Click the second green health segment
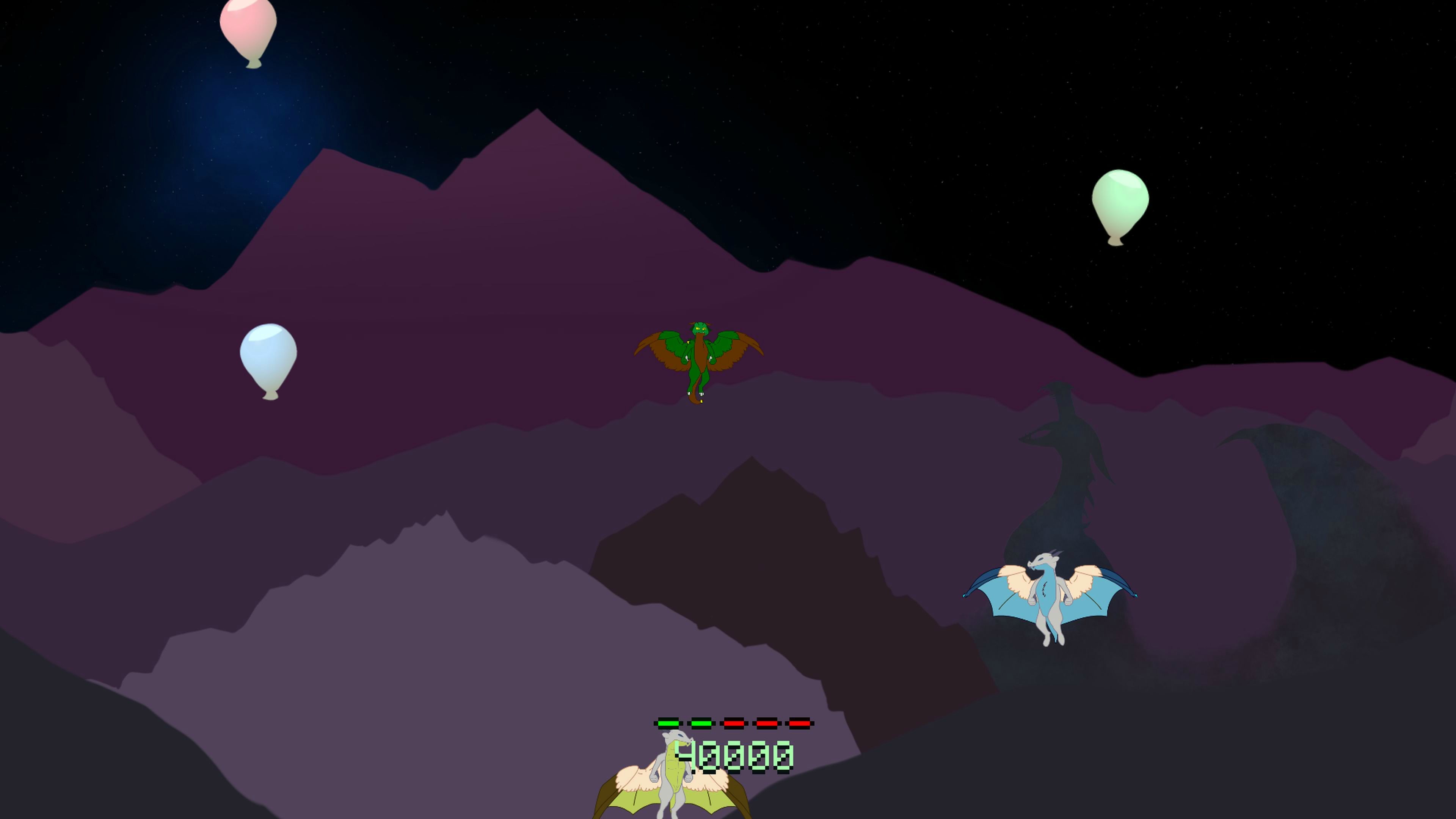1456x819 pixels. pyautogui.click(x=701, y=724)
